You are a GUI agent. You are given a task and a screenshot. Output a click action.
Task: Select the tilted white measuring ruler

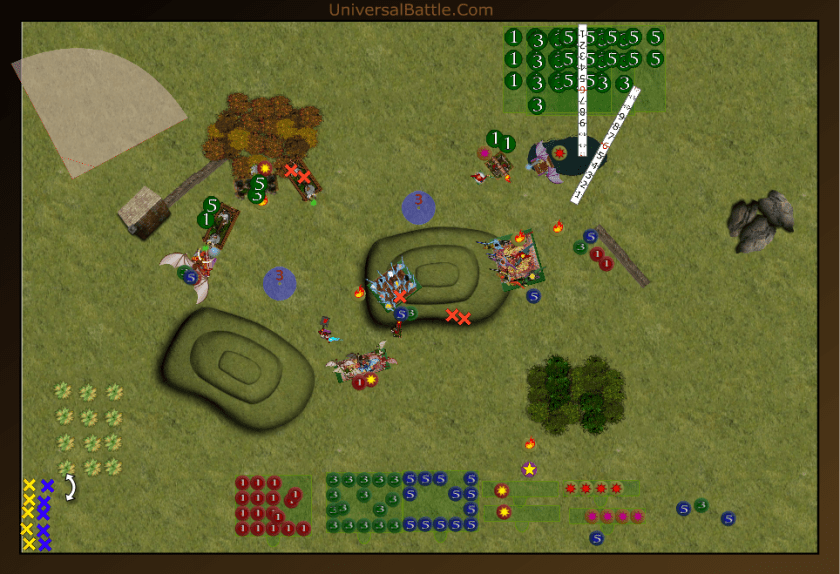605,146
